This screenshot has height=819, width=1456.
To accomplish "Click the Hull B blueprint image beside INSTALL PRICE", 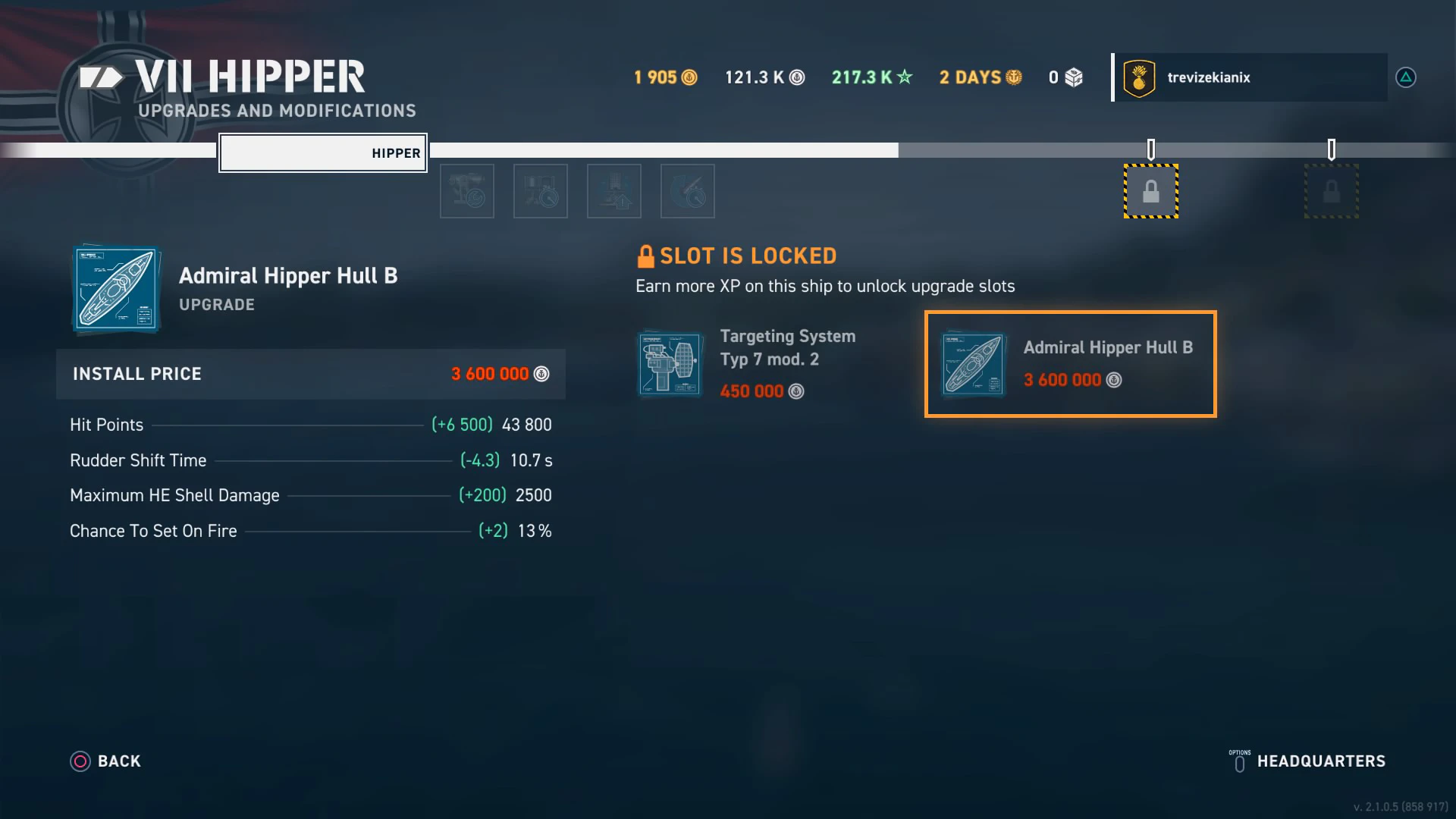I will [116, 290].
